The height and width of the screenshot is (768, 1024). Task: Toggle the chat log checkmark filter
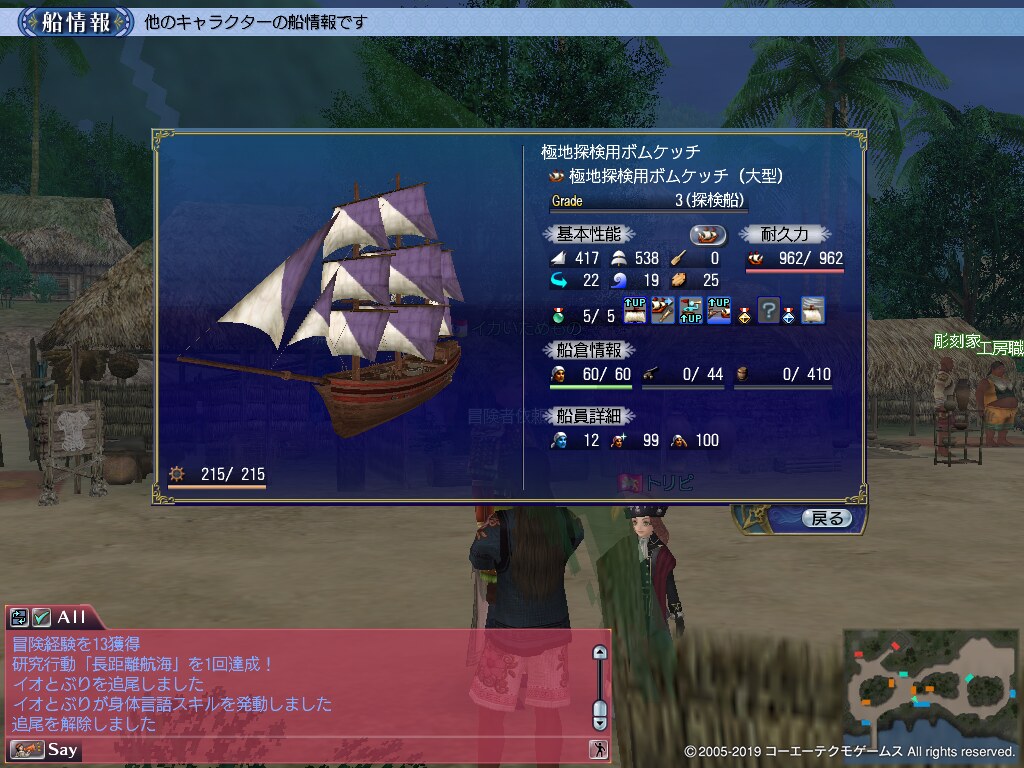pyautogui.click(x=42, y=617)
